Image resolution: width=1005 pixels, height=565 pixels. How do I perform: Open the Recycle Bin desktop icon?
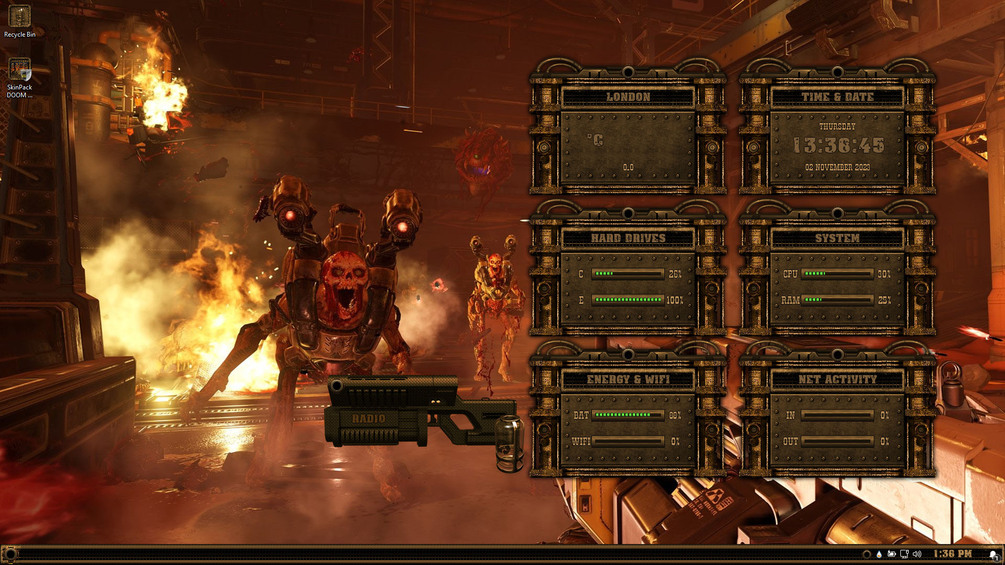point(19,20)
